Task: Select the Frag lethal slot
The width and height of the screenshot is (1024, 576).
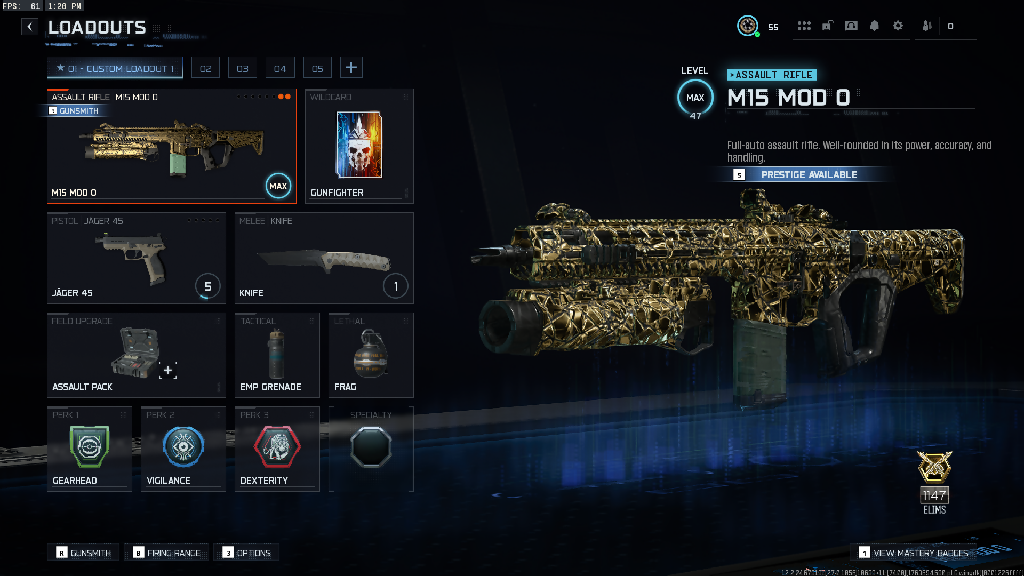Action: (x=371, y=355)
